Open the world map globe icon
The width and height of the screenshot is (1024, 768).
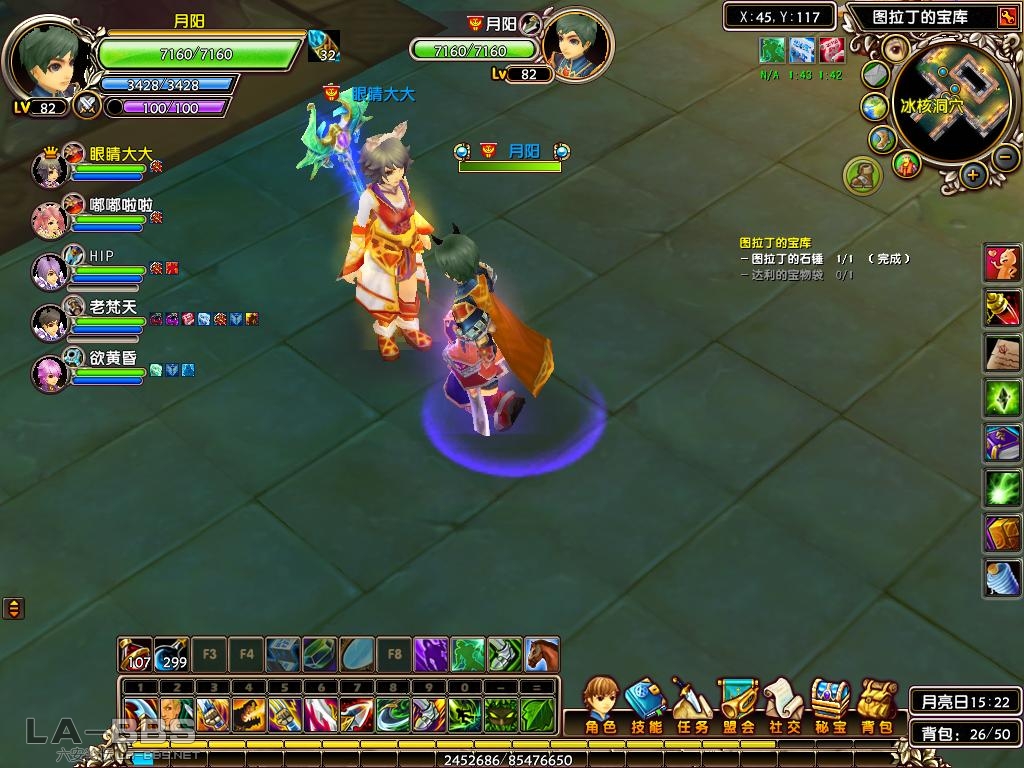875,107
